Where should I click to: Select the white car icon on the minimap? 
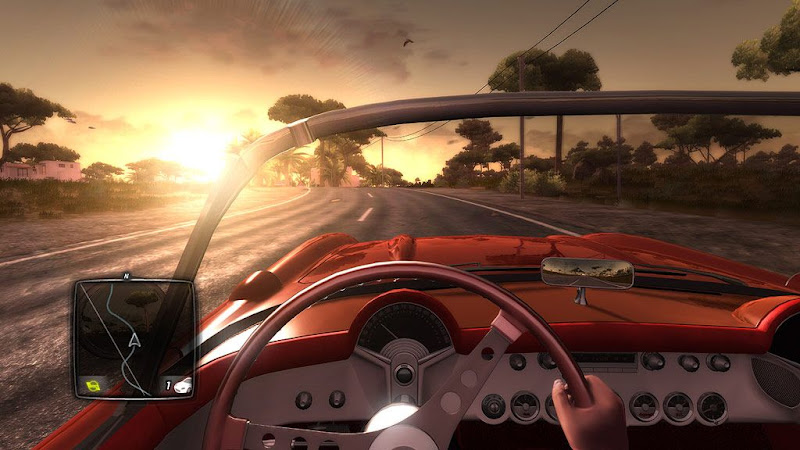point(181,384)
